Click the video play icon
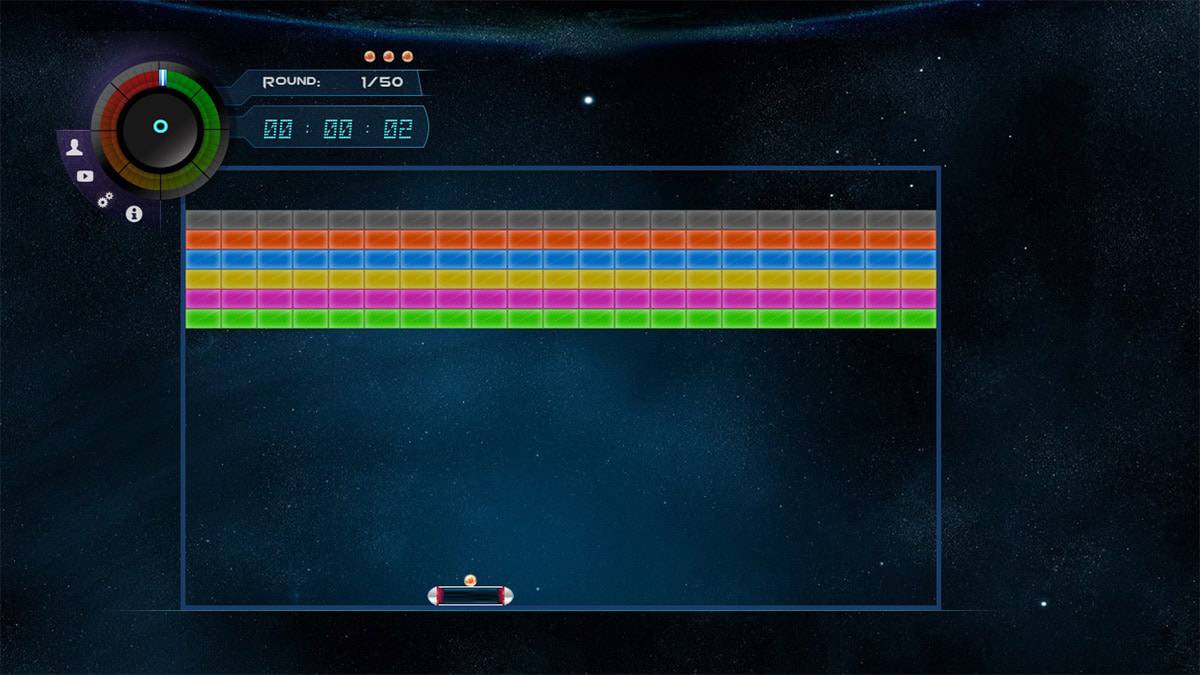Viewport: 1200px width, 675px height. (x=85, y=176)
